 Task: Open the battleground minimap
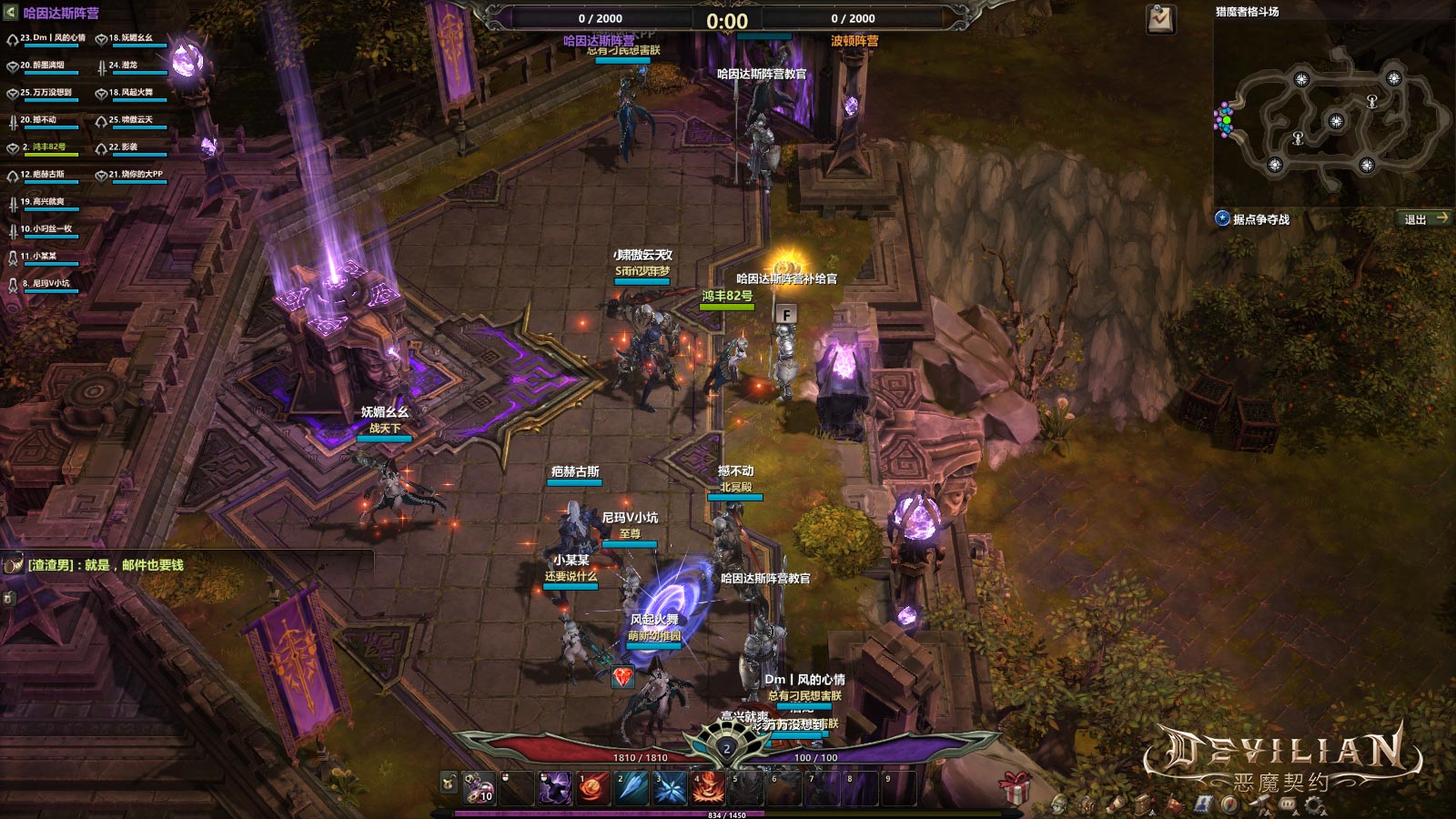tap(1333, 114)
